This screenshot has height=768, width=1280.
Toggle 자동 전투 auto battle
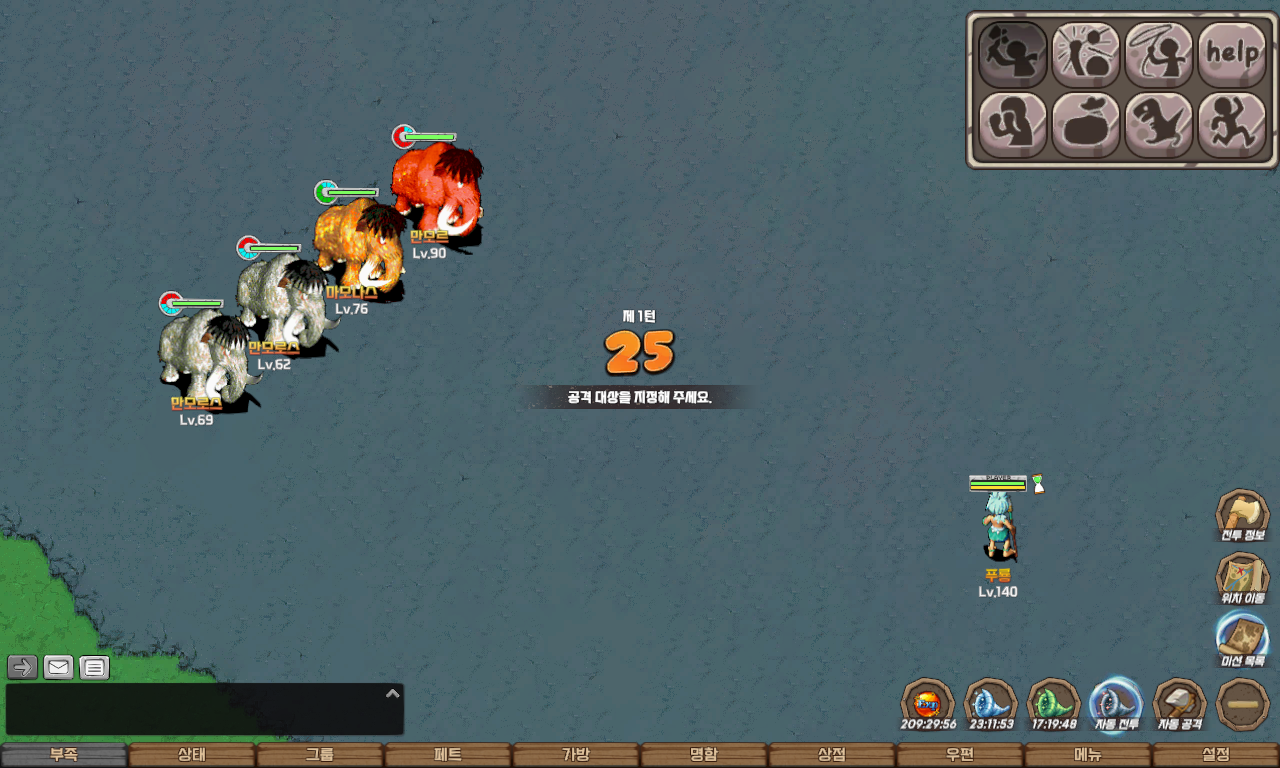tap(1116, 704)
